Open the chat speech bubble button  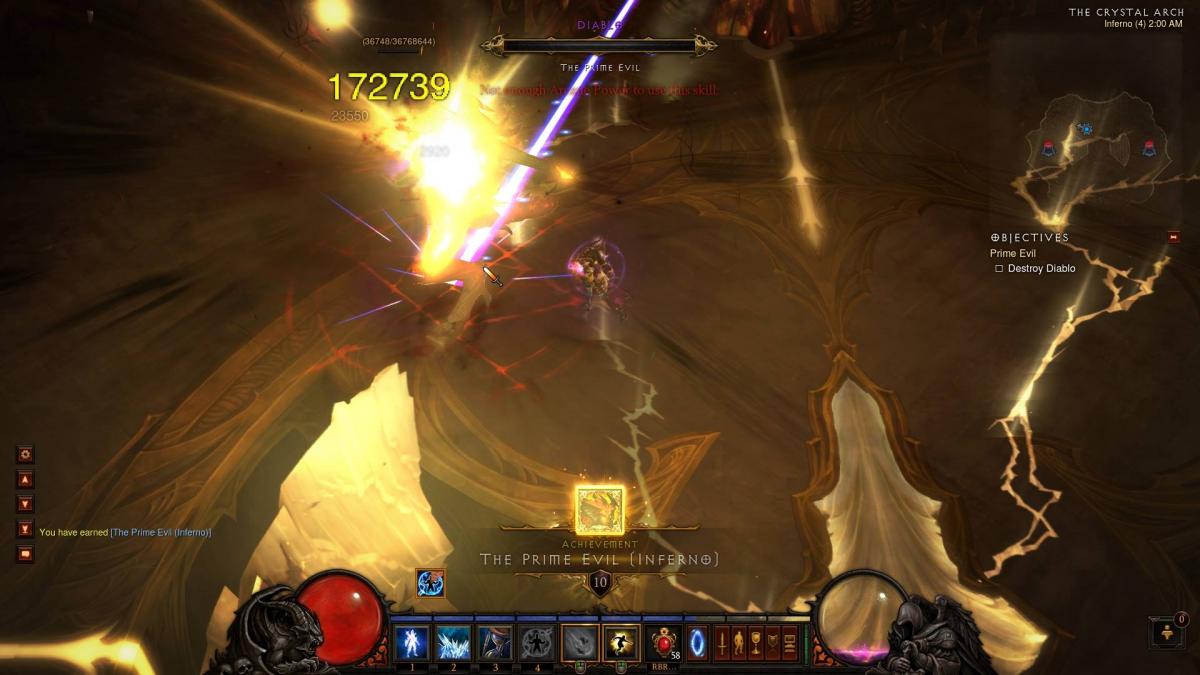click(26, 554)
